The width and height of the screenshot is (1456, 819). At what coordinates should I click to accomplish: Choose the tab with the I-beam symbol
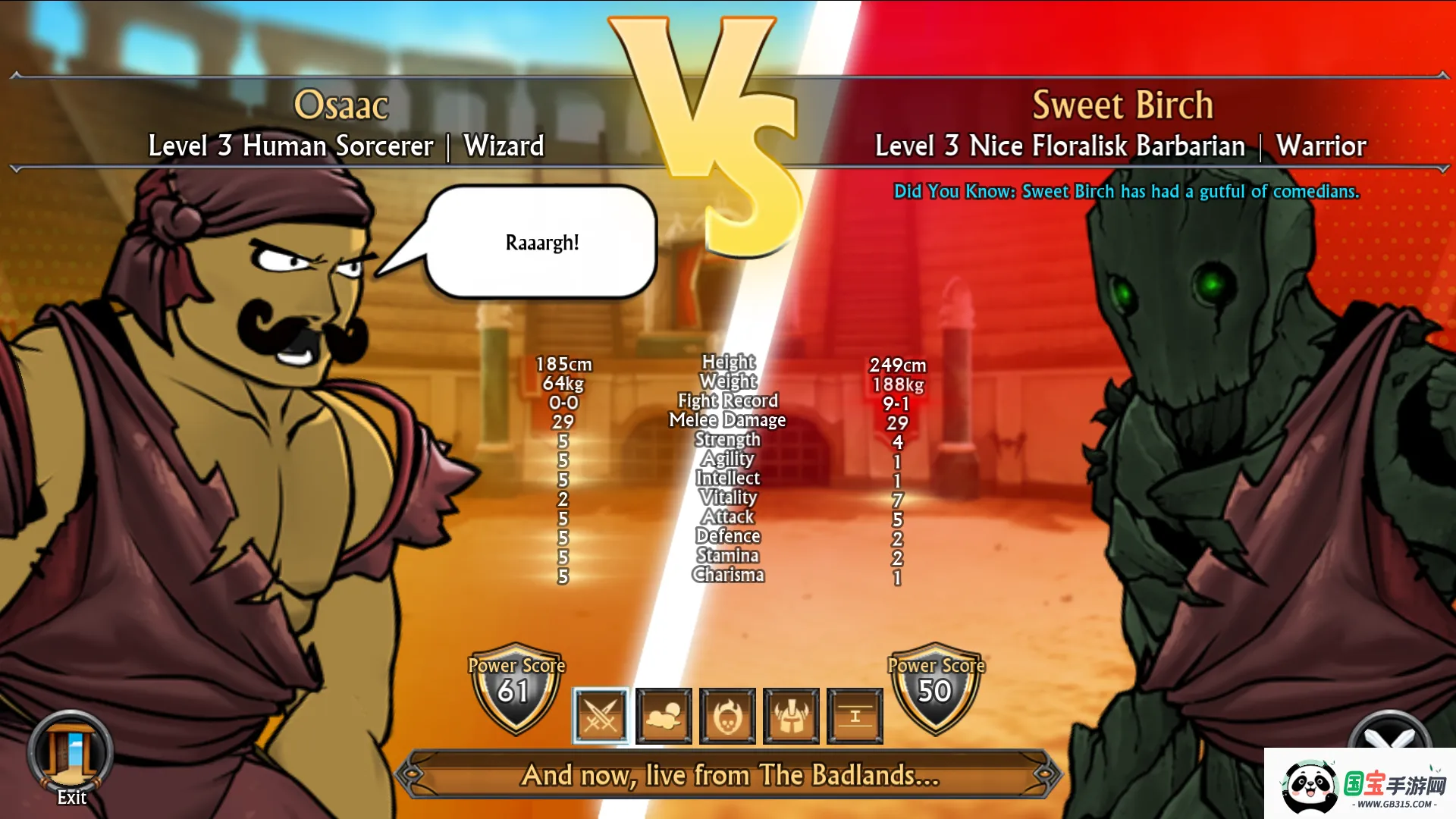855,716
